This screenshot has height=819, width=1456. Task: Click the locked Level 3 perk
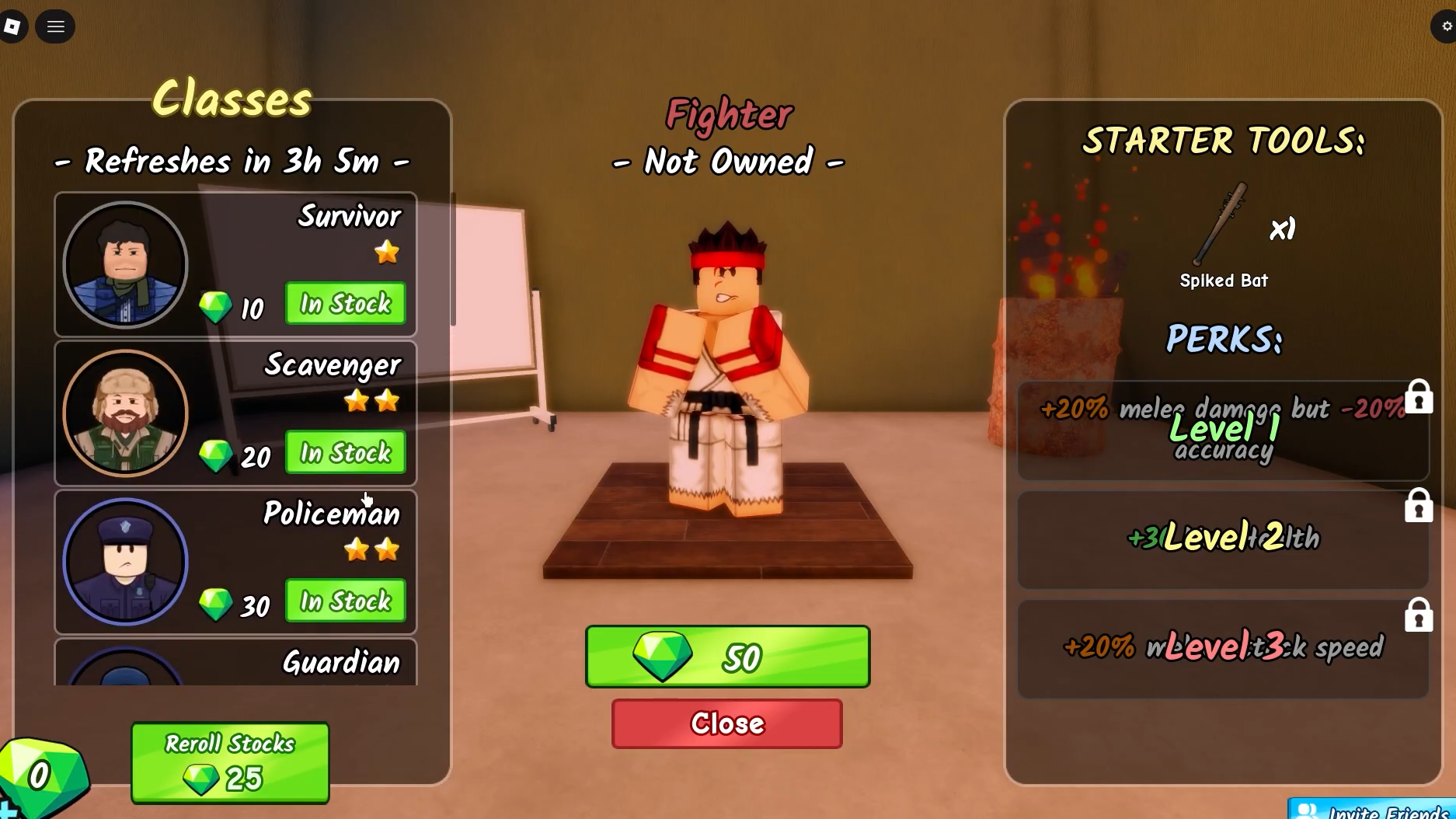tap(1223, 648)
